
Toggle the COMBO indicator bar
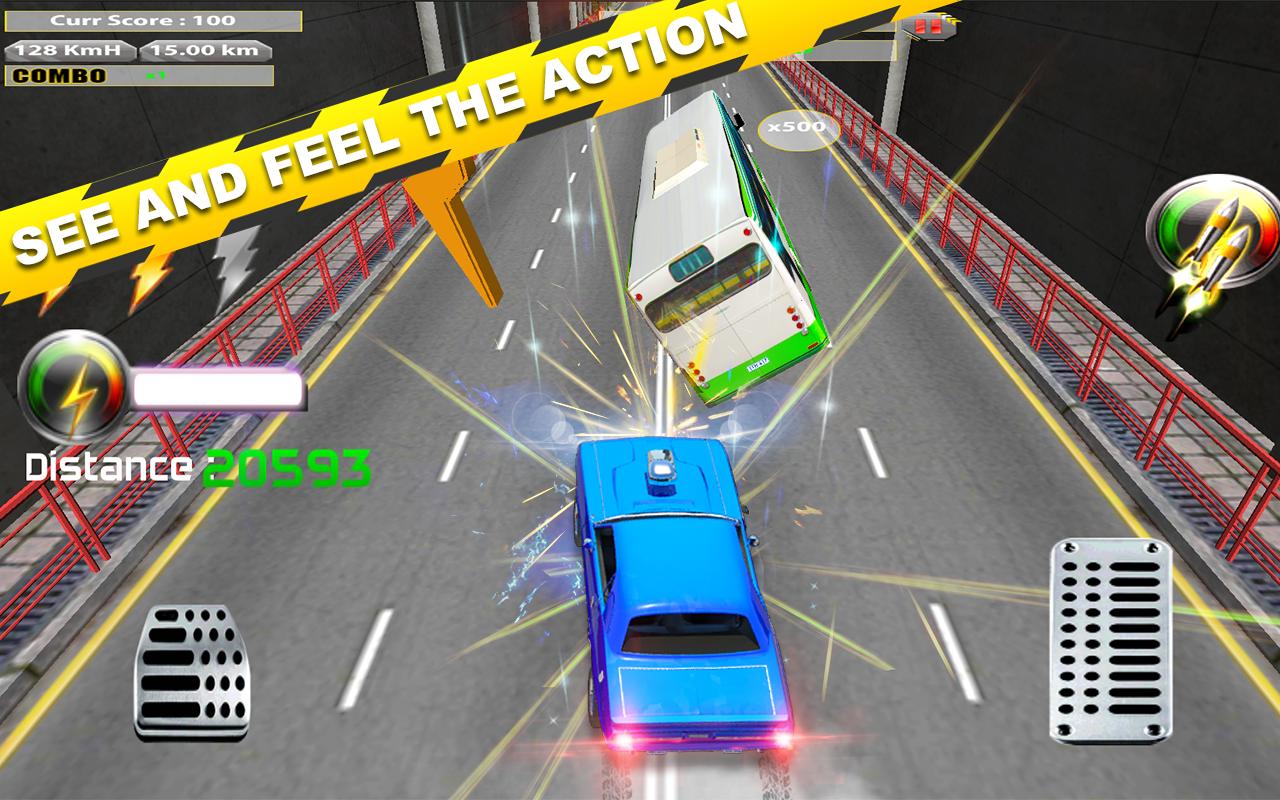[x=140, y=75]
